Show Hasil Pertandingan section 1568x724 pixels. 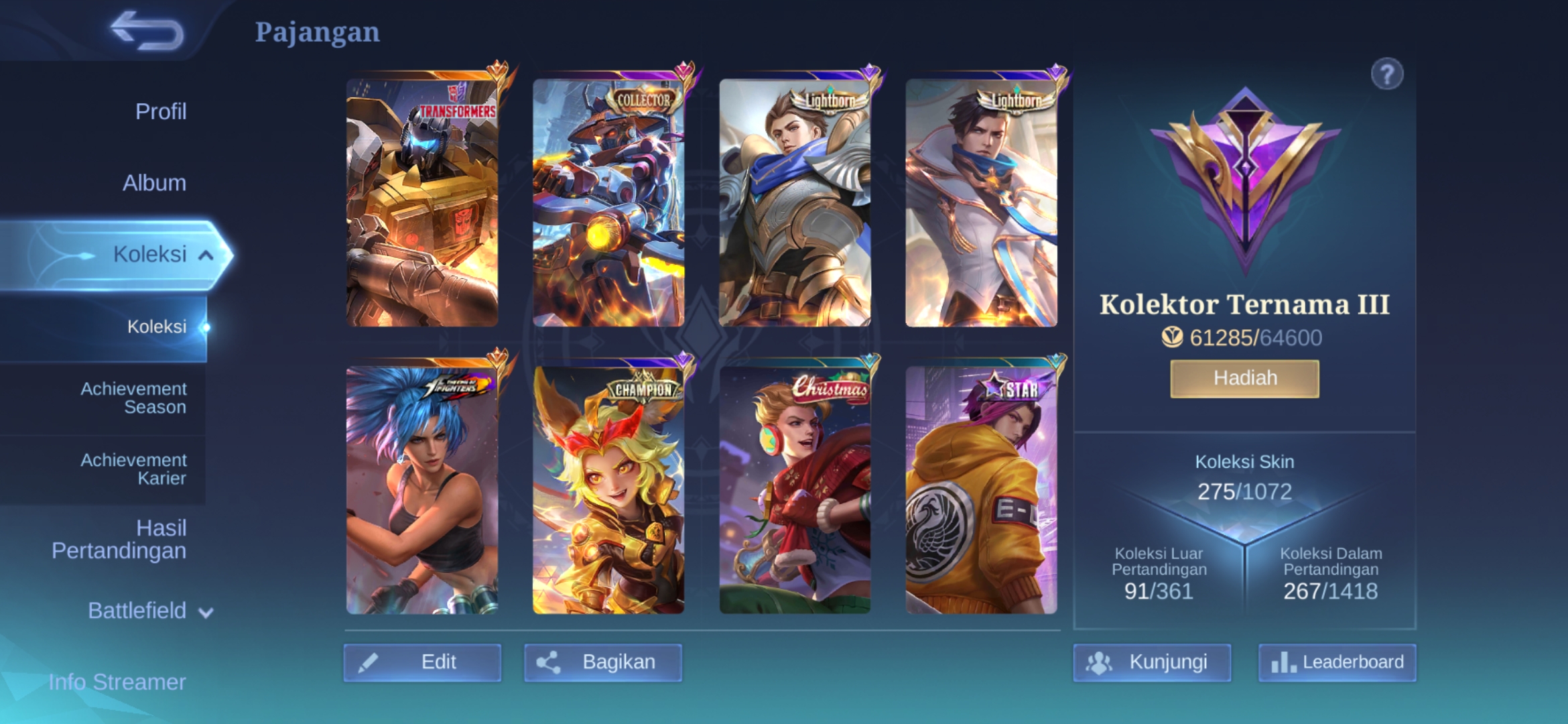119,539
